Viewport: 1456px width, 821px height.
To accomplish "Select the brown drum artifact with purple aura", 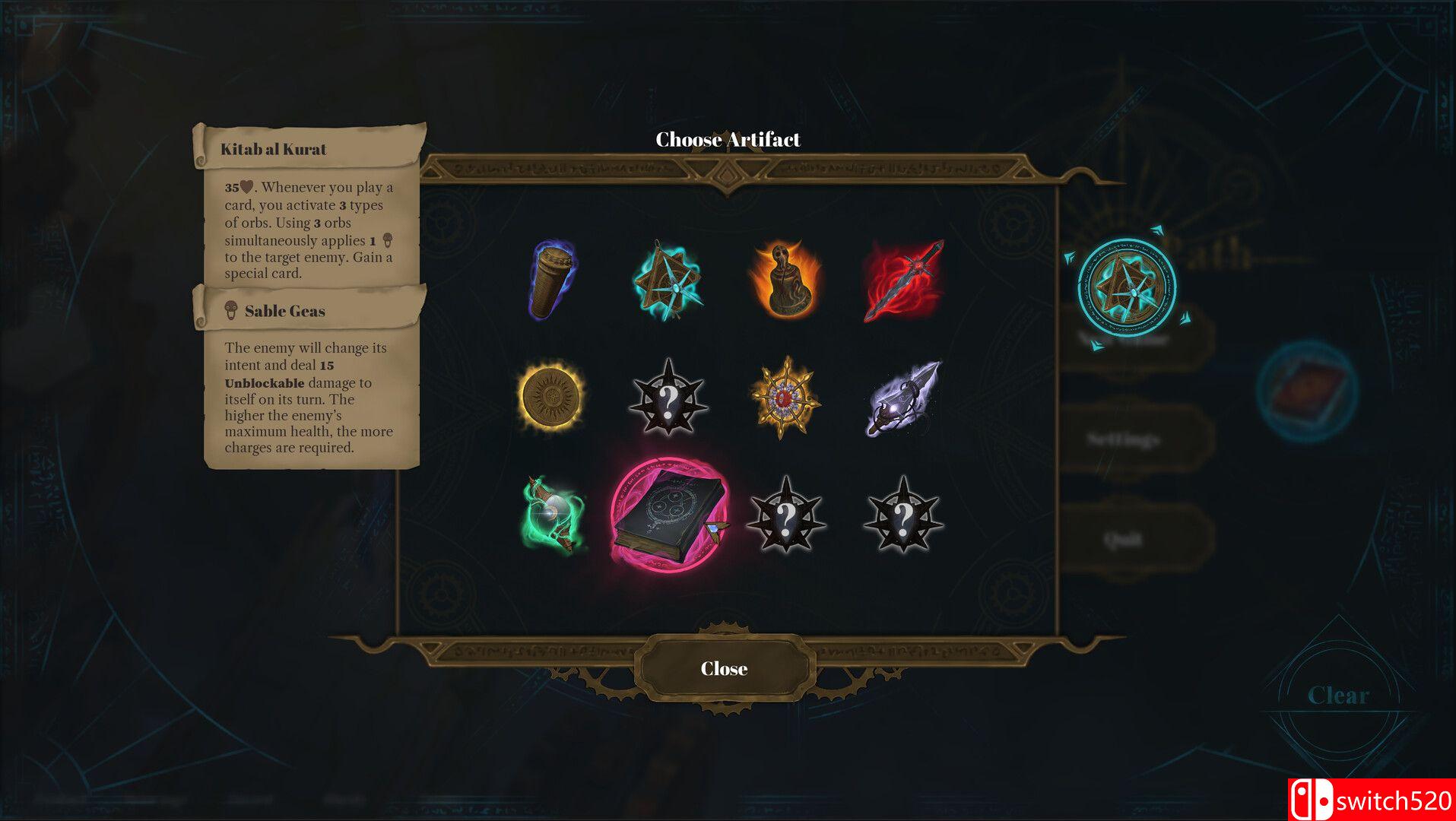I will 553,279.
